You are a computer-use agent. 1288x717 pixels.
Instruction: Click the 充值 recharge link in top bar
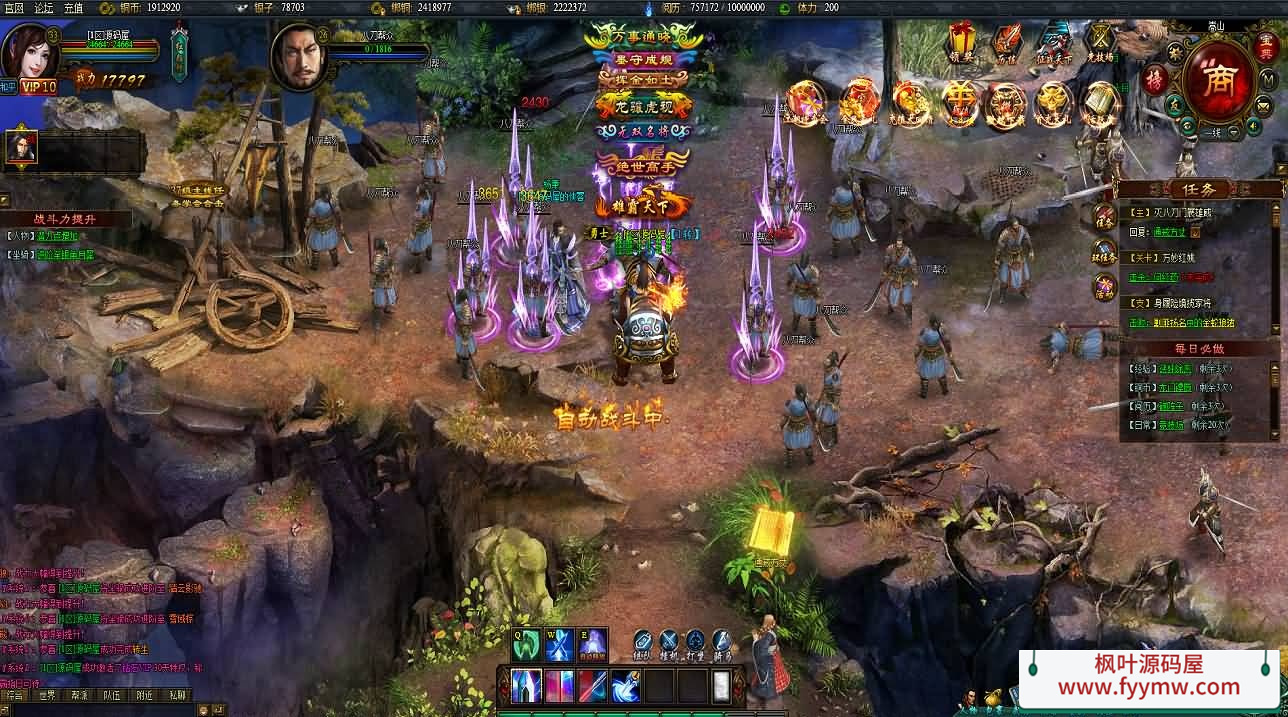coord(74,7)
